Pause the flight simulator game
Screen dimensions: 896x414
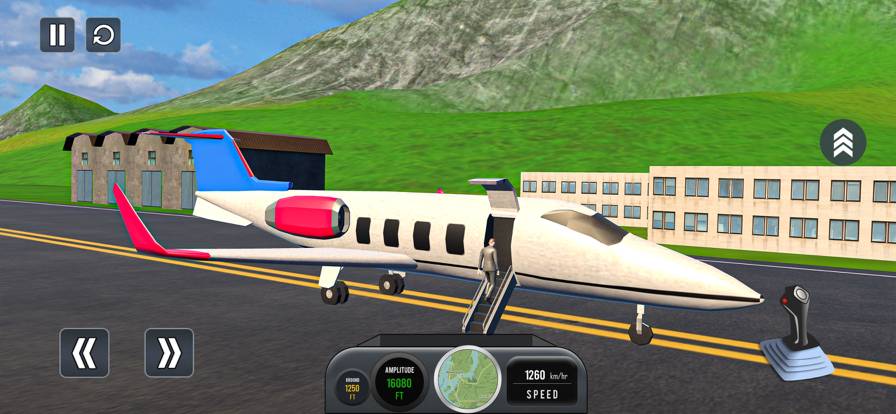coord(57,35)
